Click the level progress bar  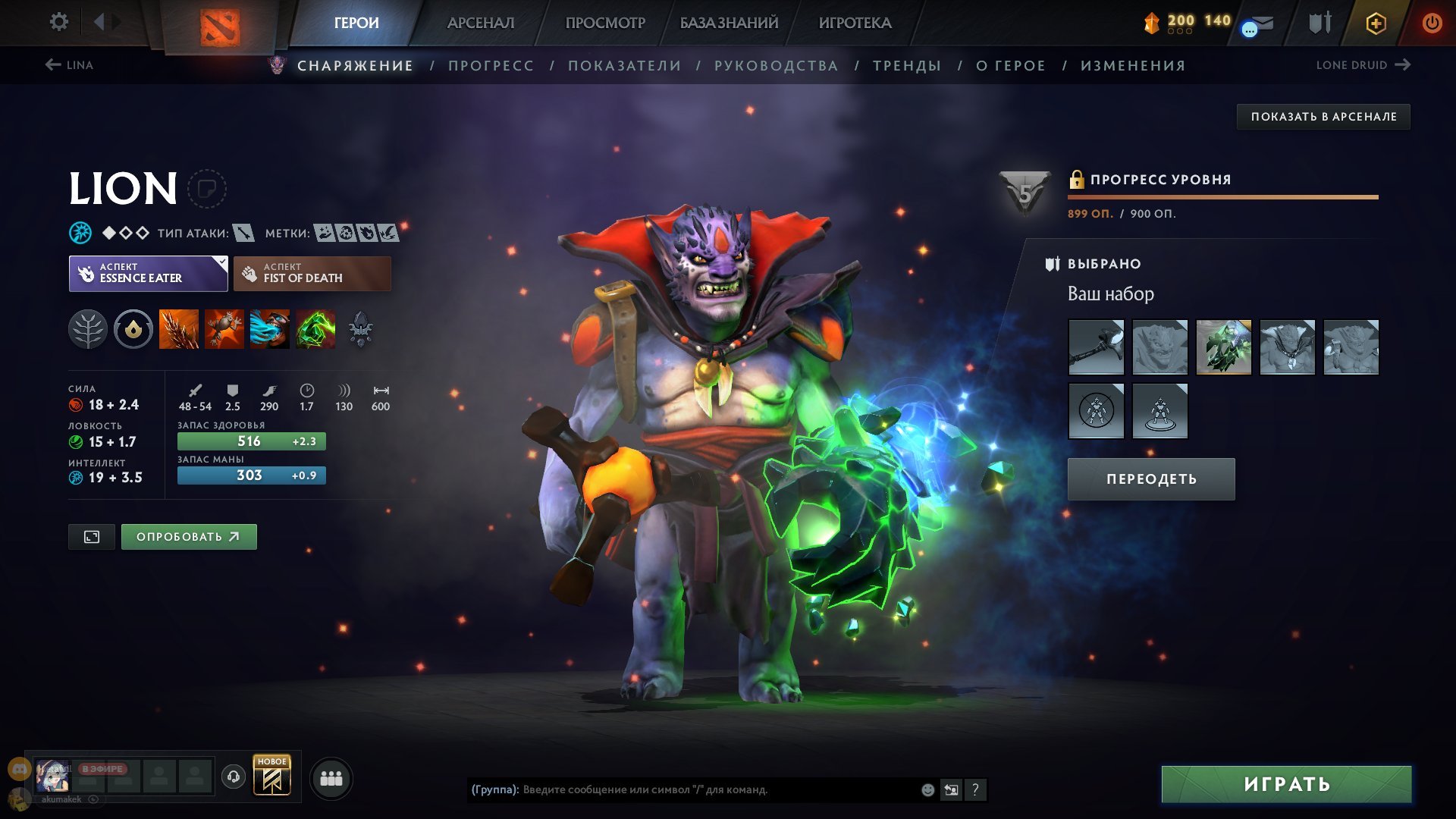[x=1221, y=196]
